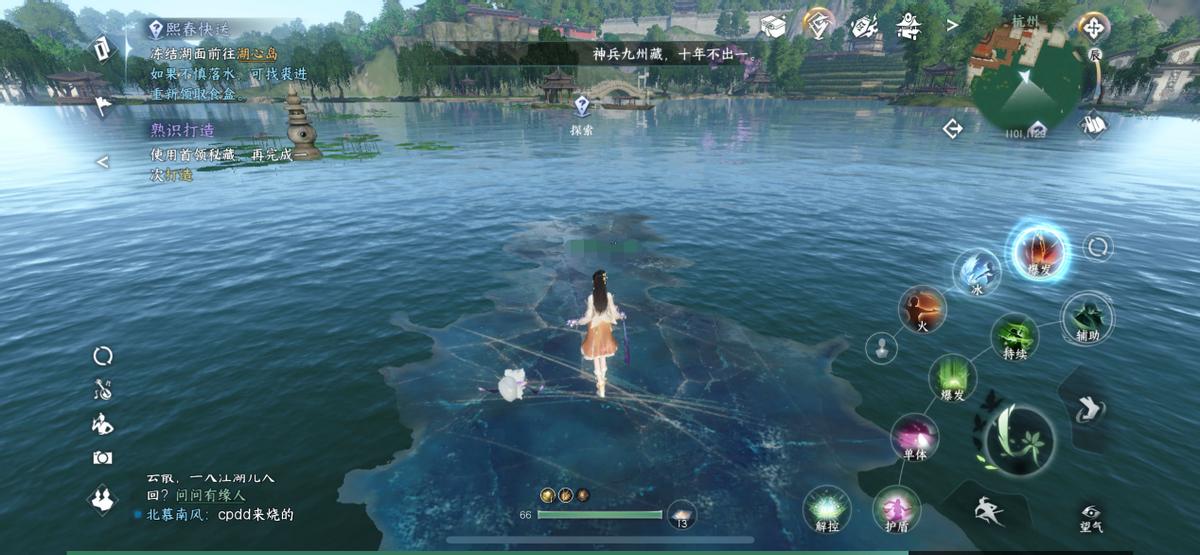Select the 熟识打造 crafting quest entry
This screenshot has width=1200, height=555.
[182, 130]
